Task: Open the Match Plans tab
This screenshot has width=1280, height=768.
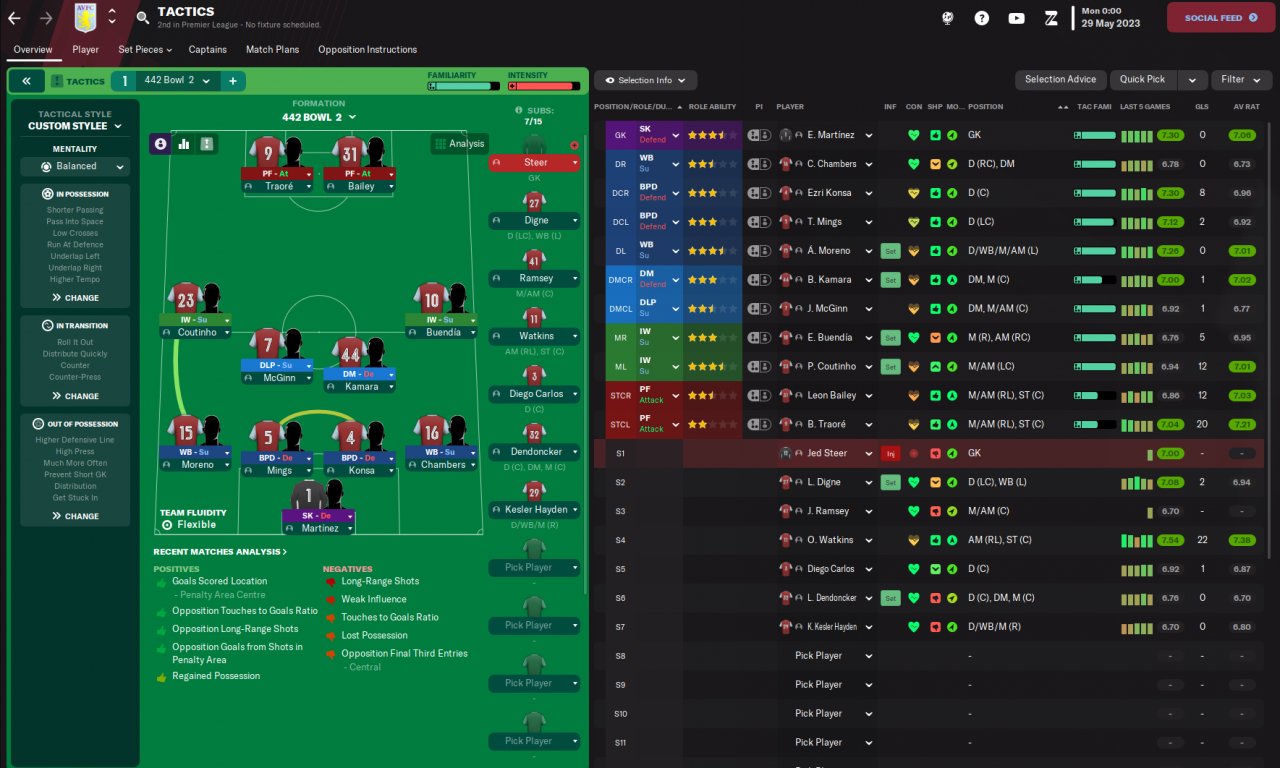Action: click(x=273, y=49)
